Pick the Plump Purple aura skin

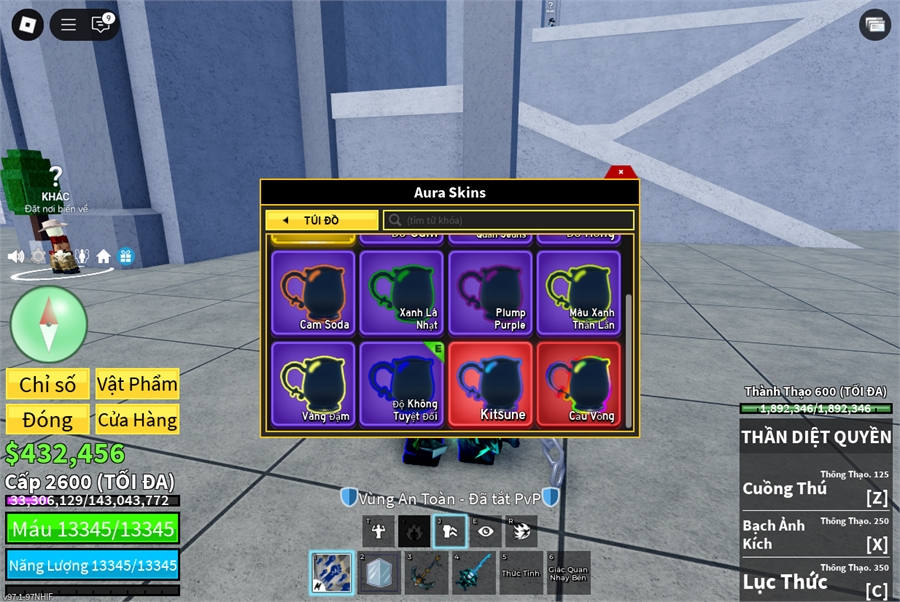[490, 292]
